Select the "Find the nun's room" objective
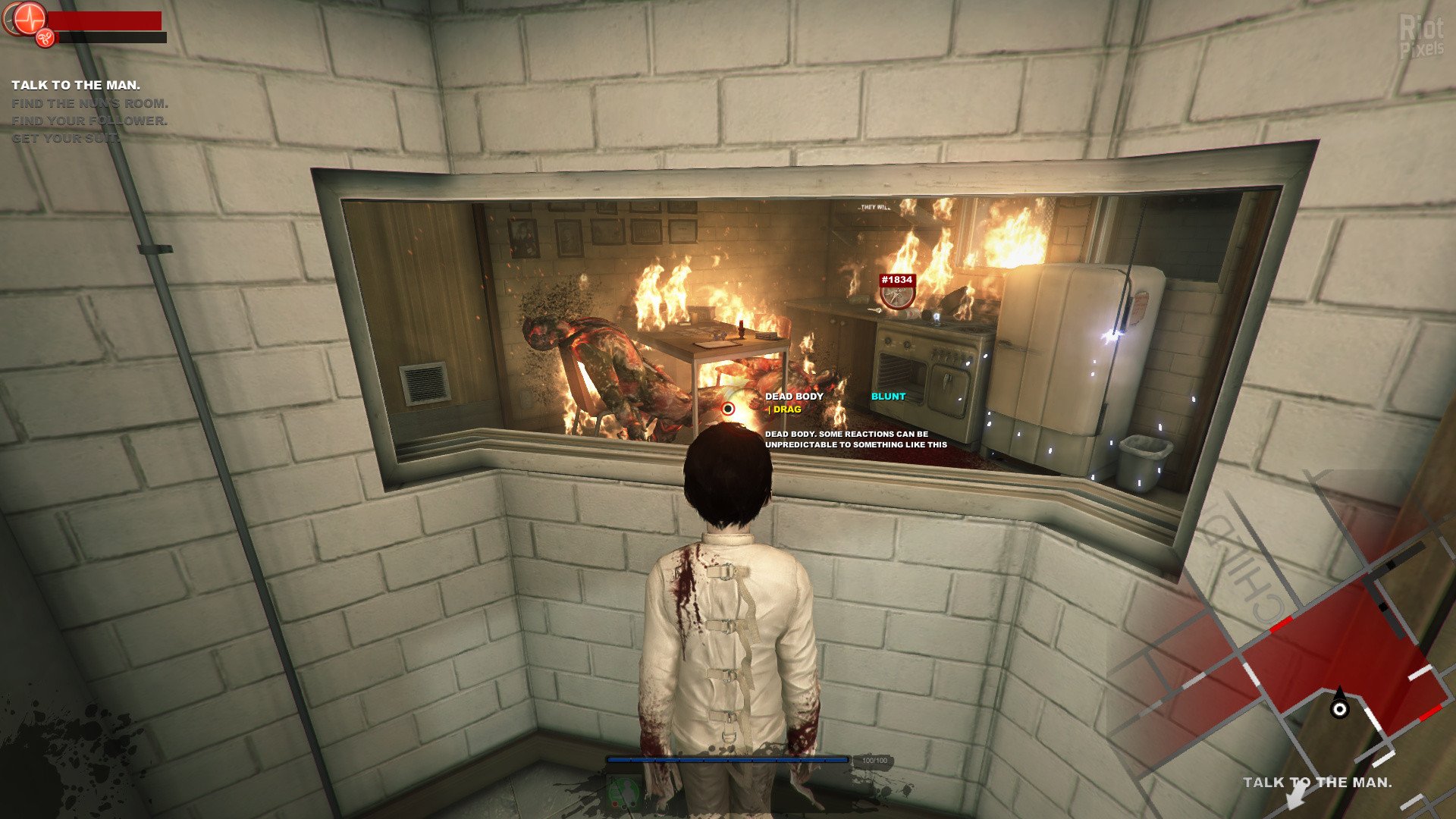 (89, 103)
